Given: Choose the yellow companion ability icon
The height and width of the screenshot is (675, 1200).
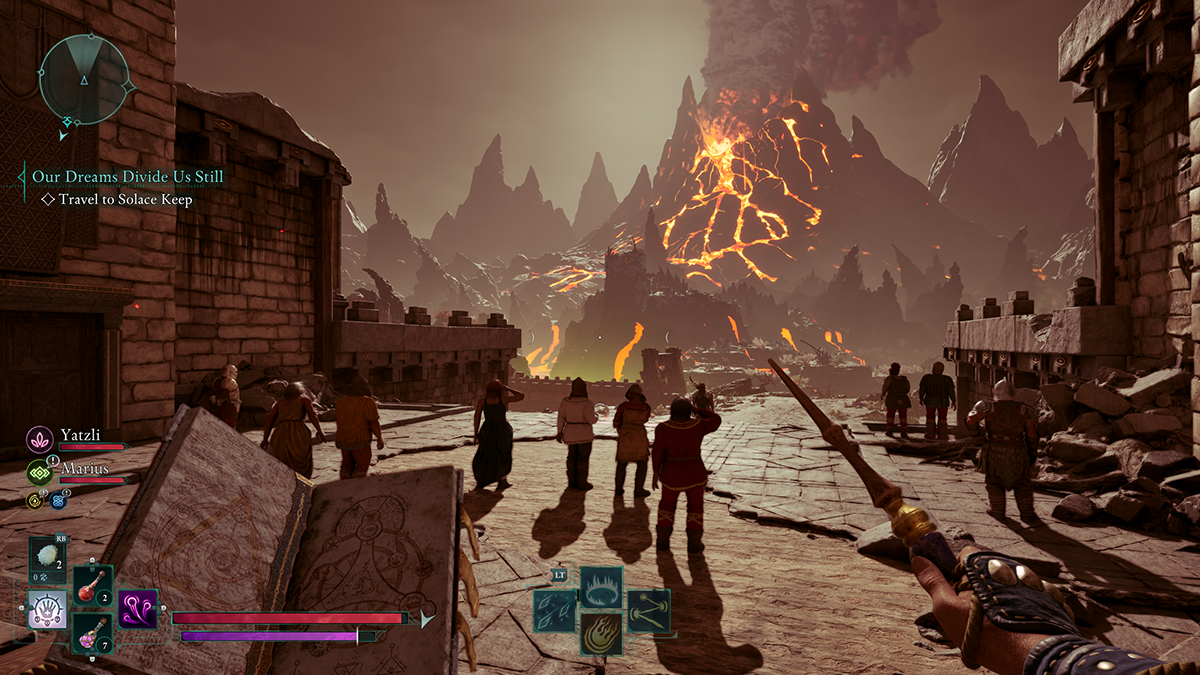Looking at the screenshot, I should tap(35, 501).
